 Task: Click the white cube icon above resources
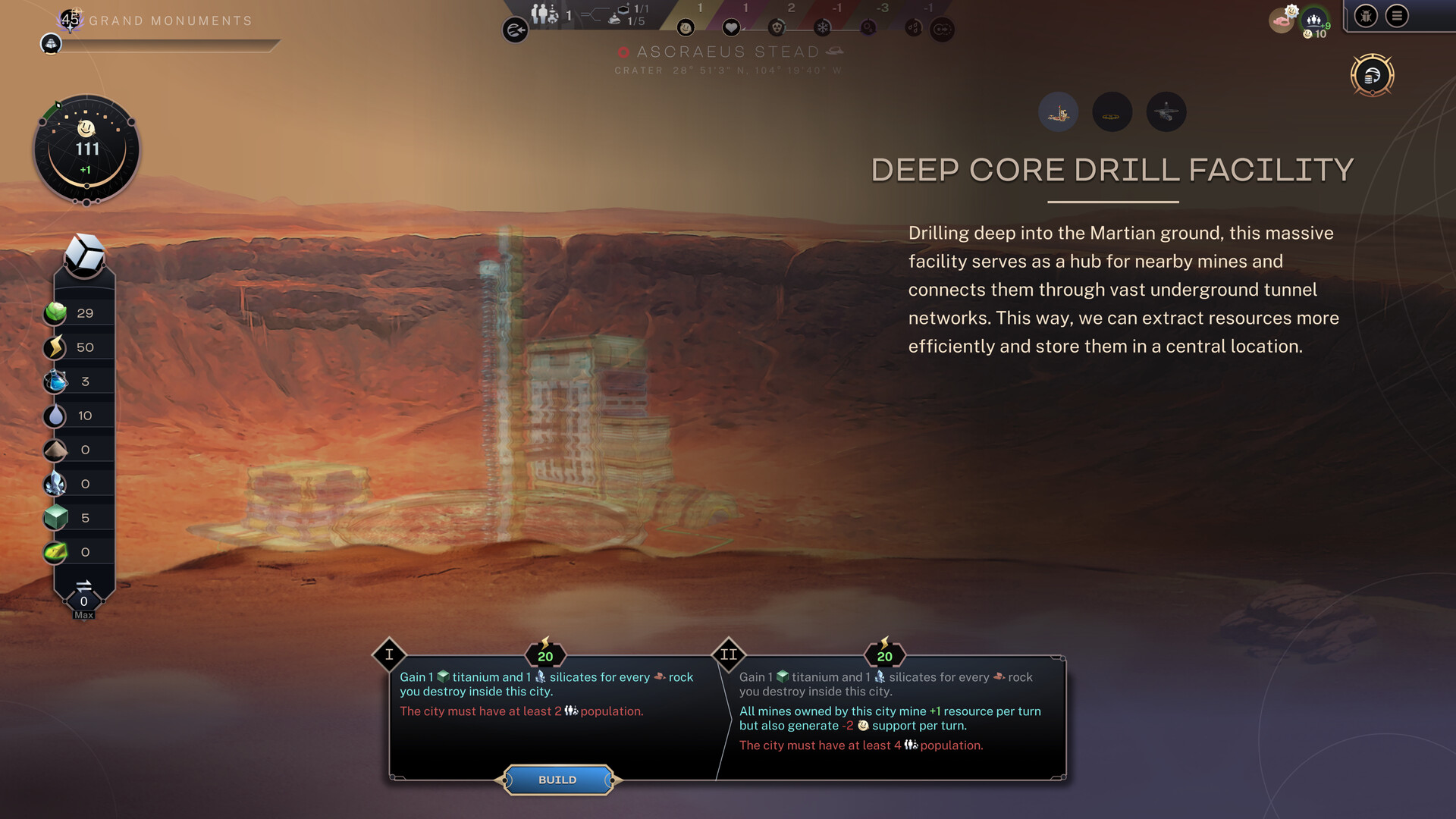pyautogui.click(x=84, y=255)
